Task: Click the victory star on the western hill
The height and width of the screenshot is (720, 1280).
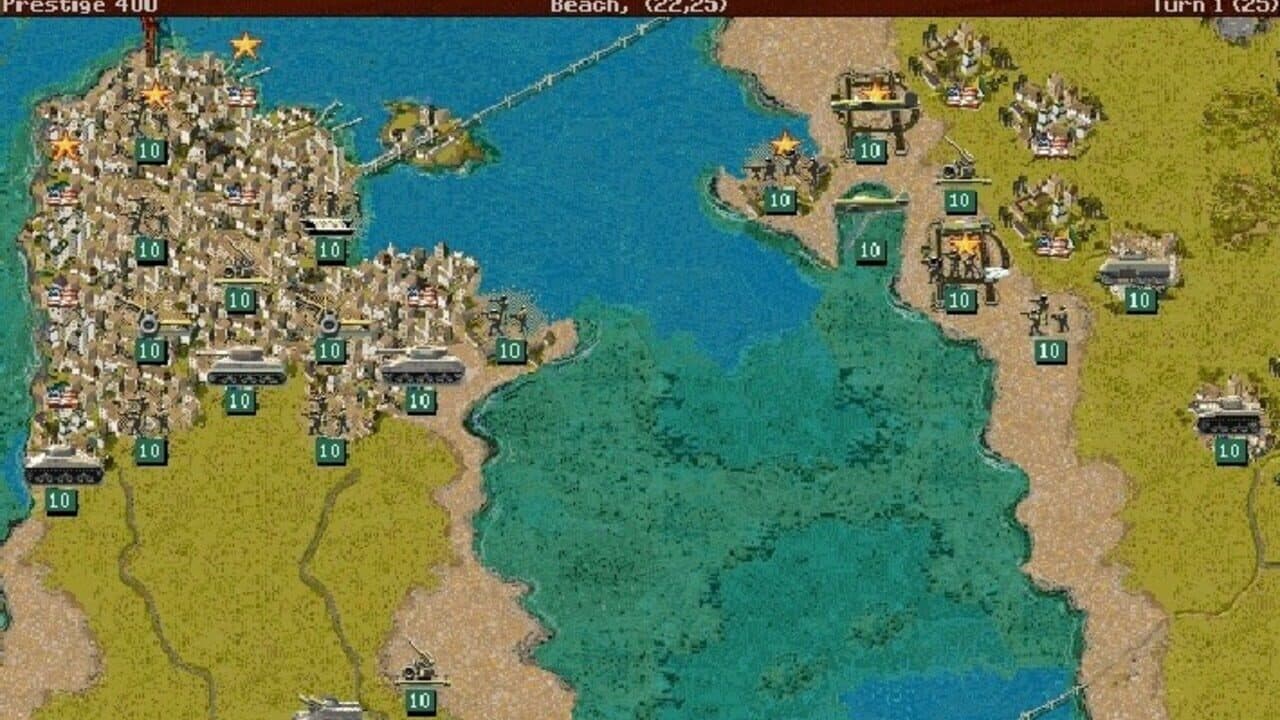Action: 65,145
